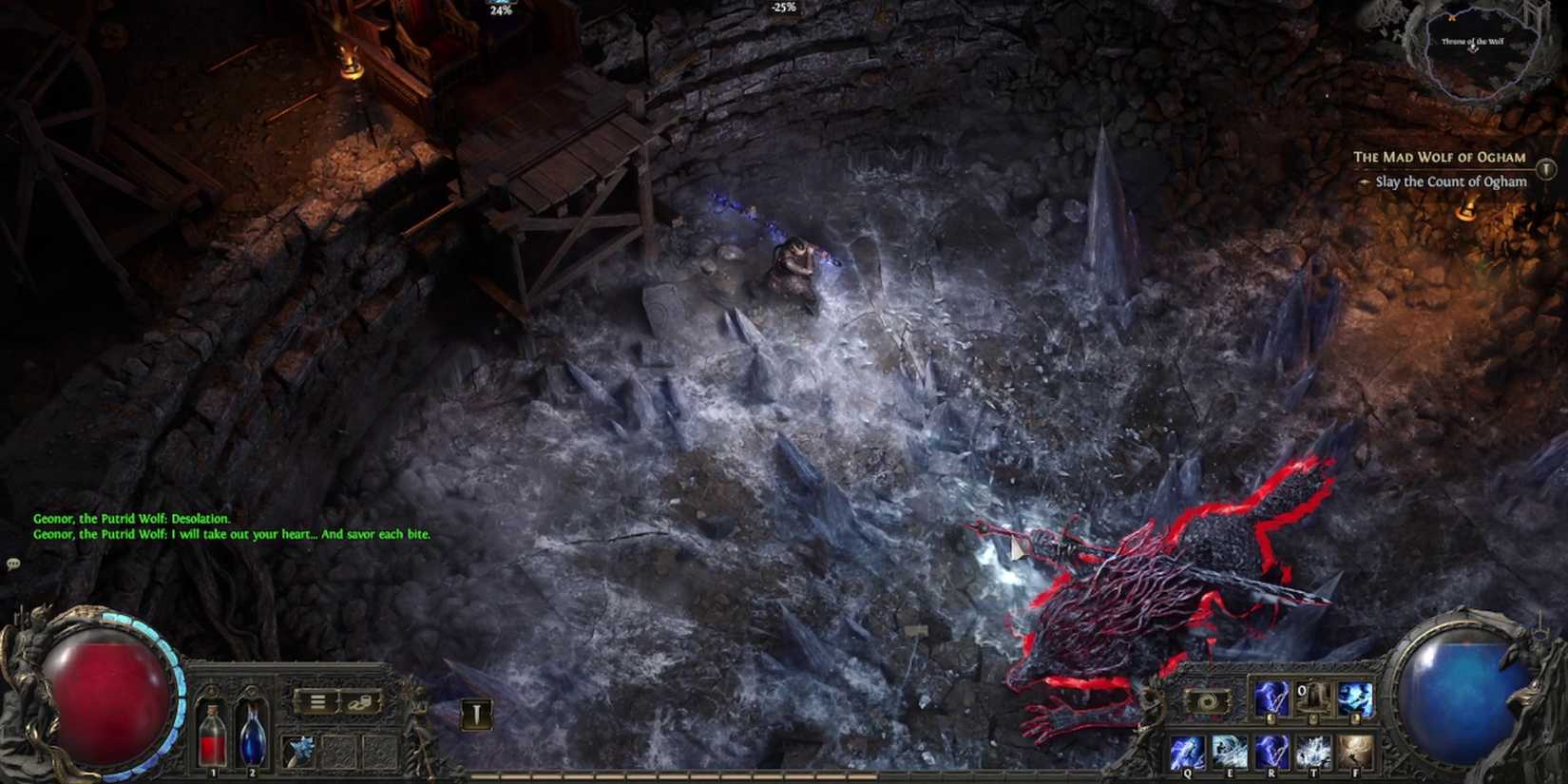This screenshot has height=784, width=1568.
Task: Activate the lightning skill bound to R
Action: 1272,752
